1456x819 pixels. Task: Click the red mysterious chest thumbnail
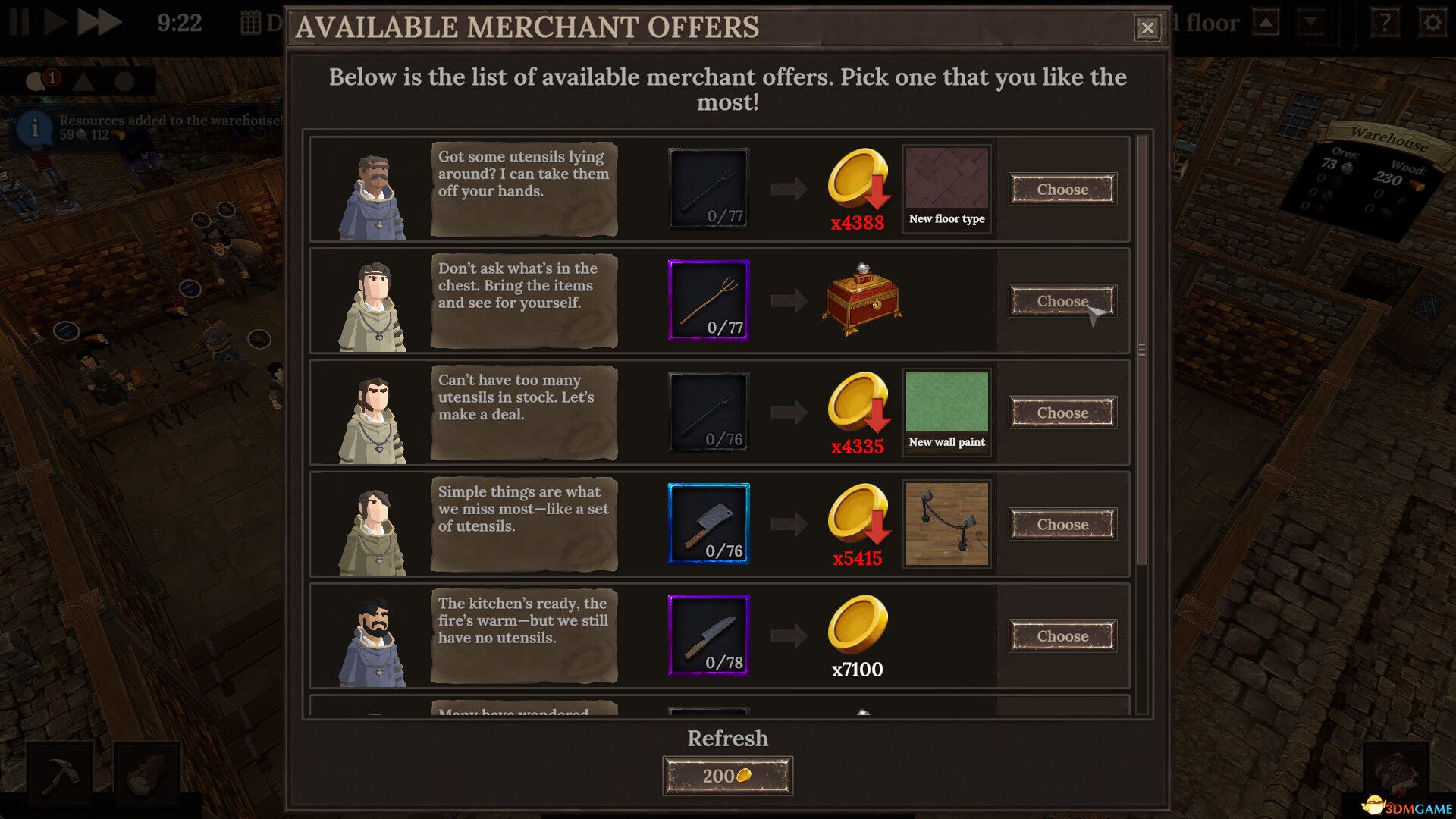pos(861,300)
